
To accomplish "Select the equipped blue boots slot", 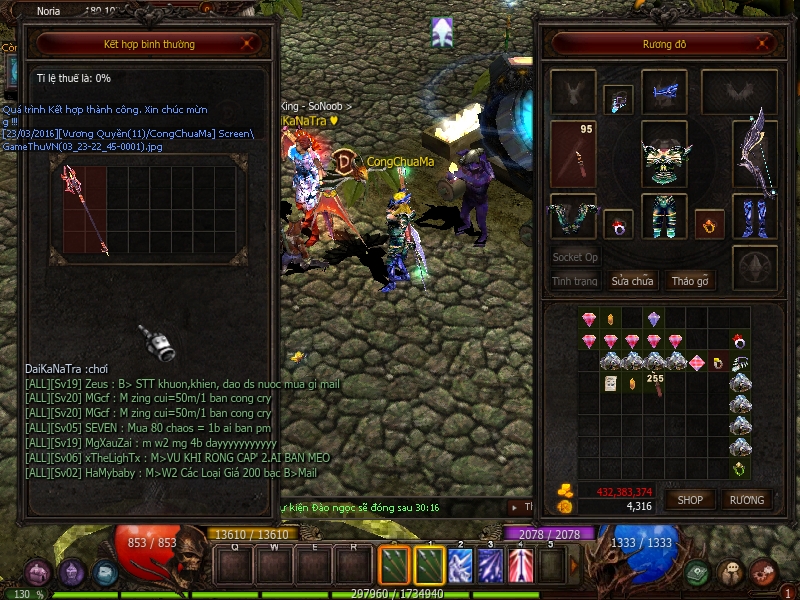I will 755,216.
